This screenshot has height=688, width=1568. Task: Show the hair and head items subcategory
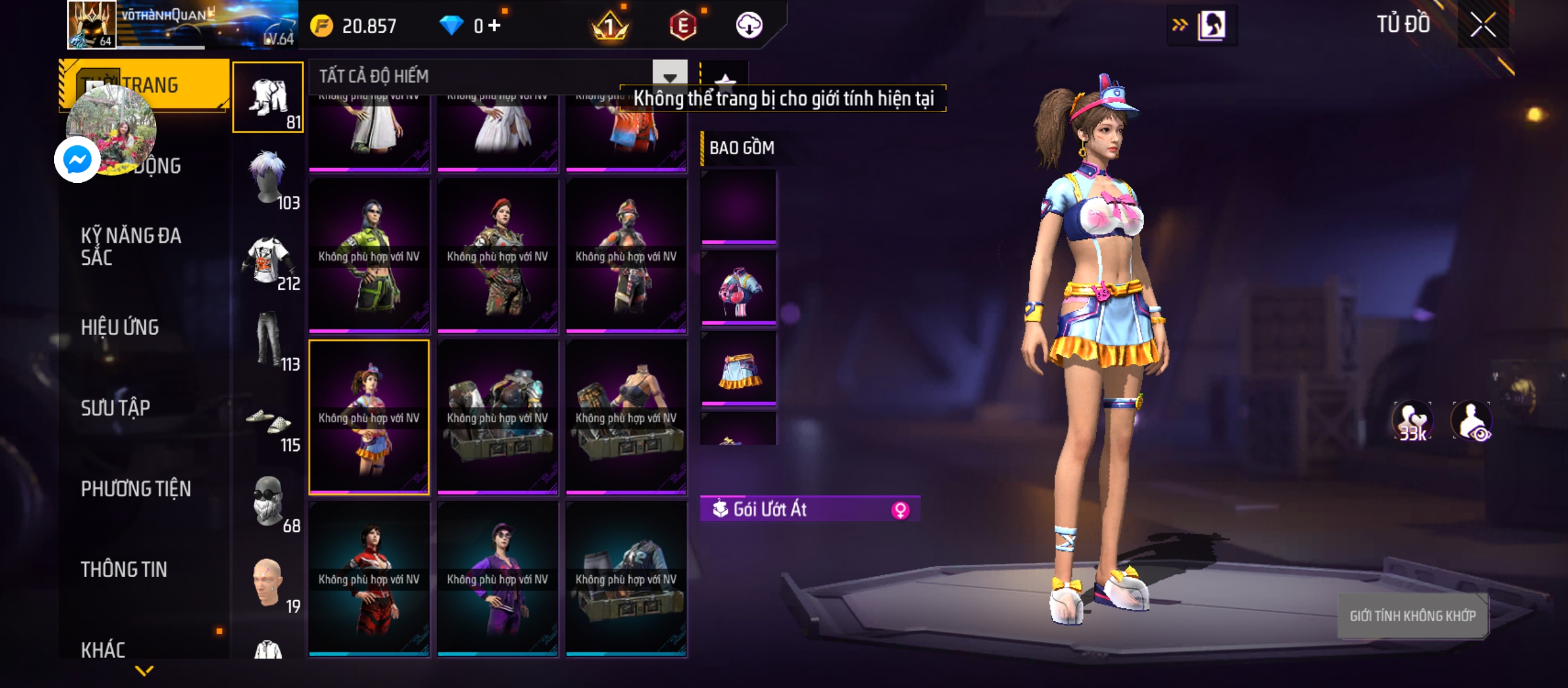coord(268,178)
